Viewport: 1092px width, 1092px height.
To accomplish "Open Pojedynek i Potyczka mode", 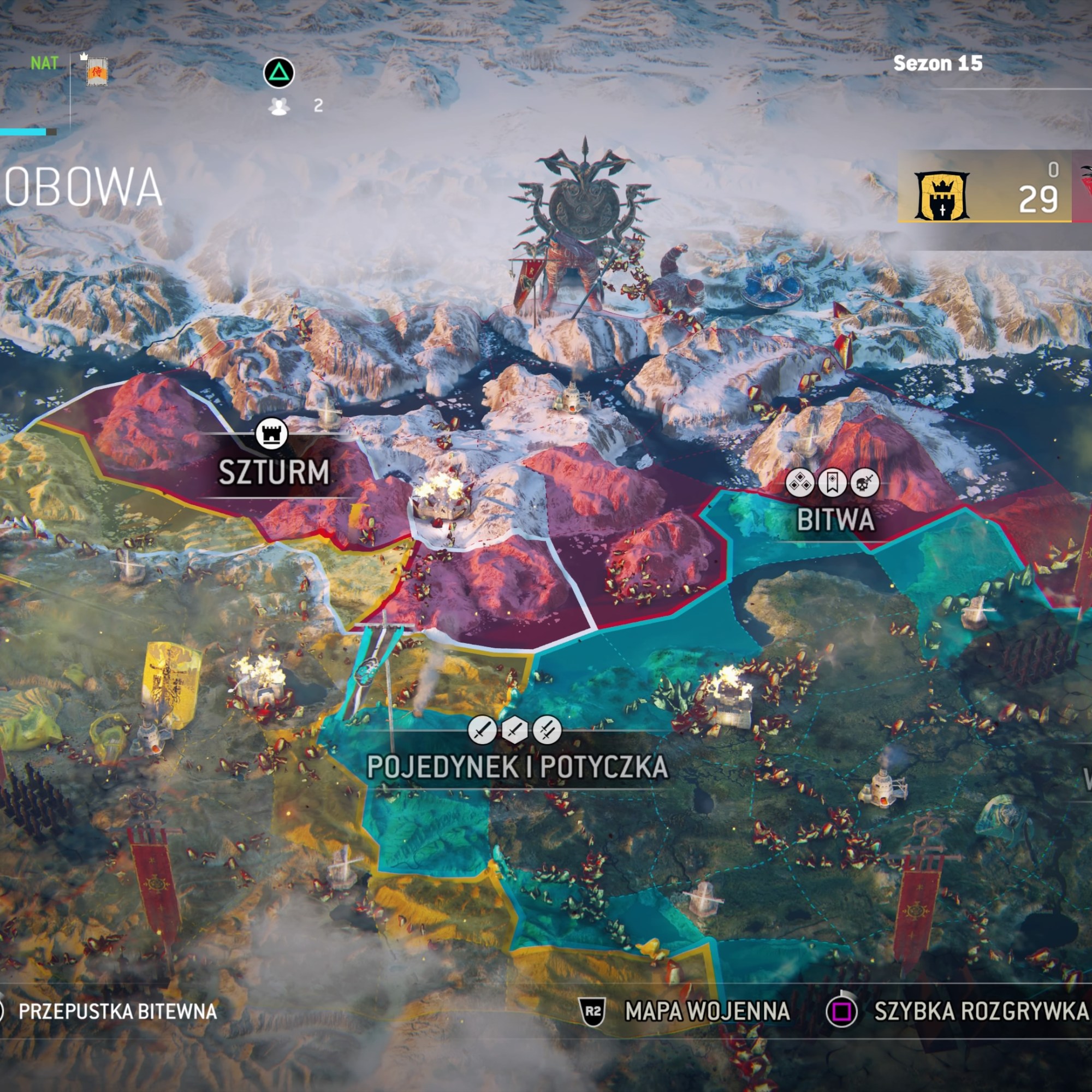I will (517, 767).
